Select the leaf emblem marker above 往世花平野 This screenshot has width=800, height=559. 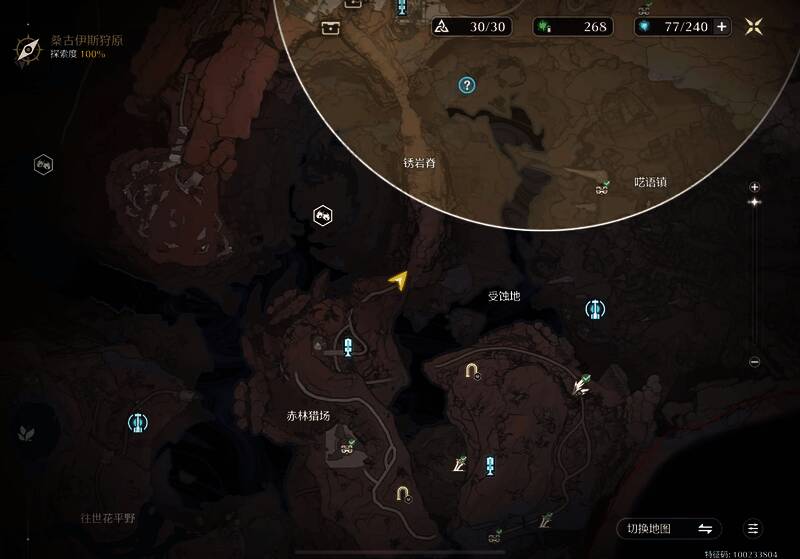(x=24, y=433)
